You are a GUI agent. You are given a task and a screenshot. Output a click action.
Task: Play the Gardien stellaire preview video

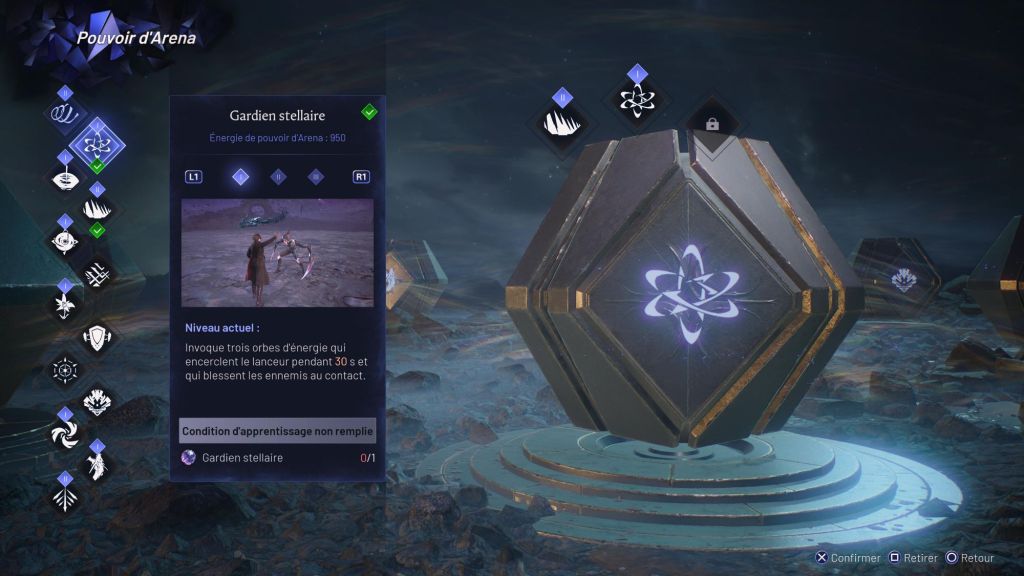point(277,252)
